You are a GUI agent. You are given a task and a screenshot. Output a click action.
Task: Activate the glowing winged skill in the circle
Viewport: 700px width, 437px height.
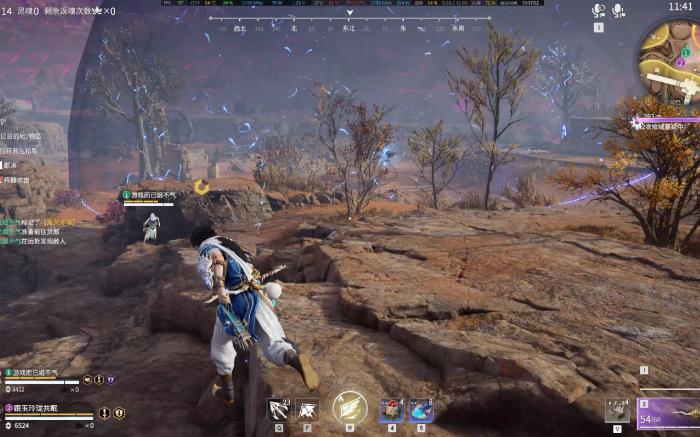(349, 407)
